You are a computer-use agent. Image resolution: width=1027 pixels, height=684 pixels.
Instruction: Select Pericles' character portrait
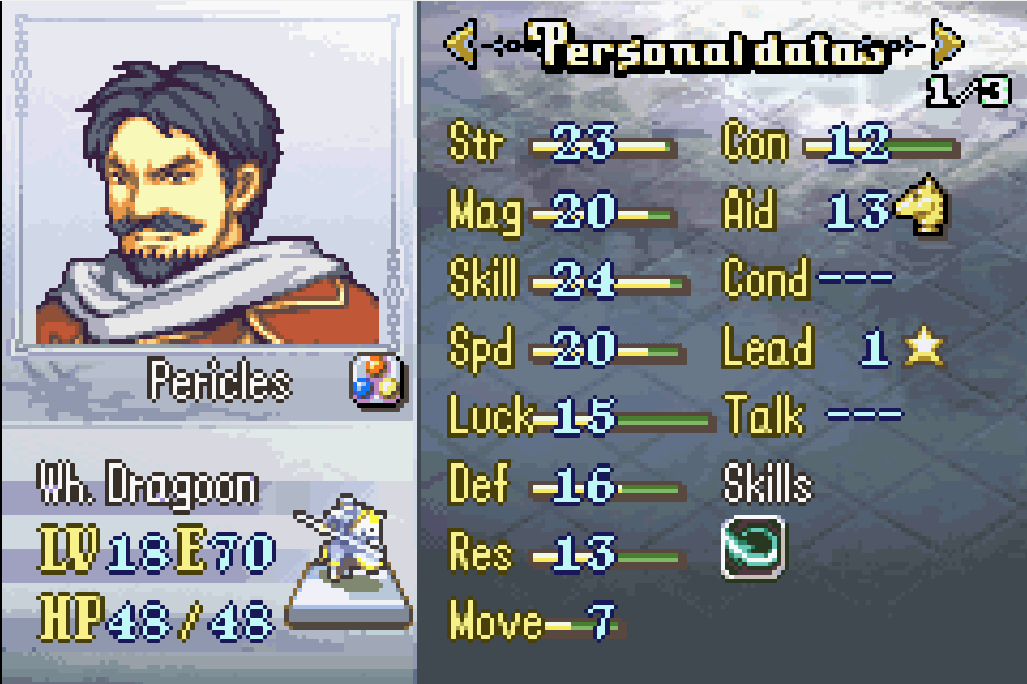(x=208, y=190)
